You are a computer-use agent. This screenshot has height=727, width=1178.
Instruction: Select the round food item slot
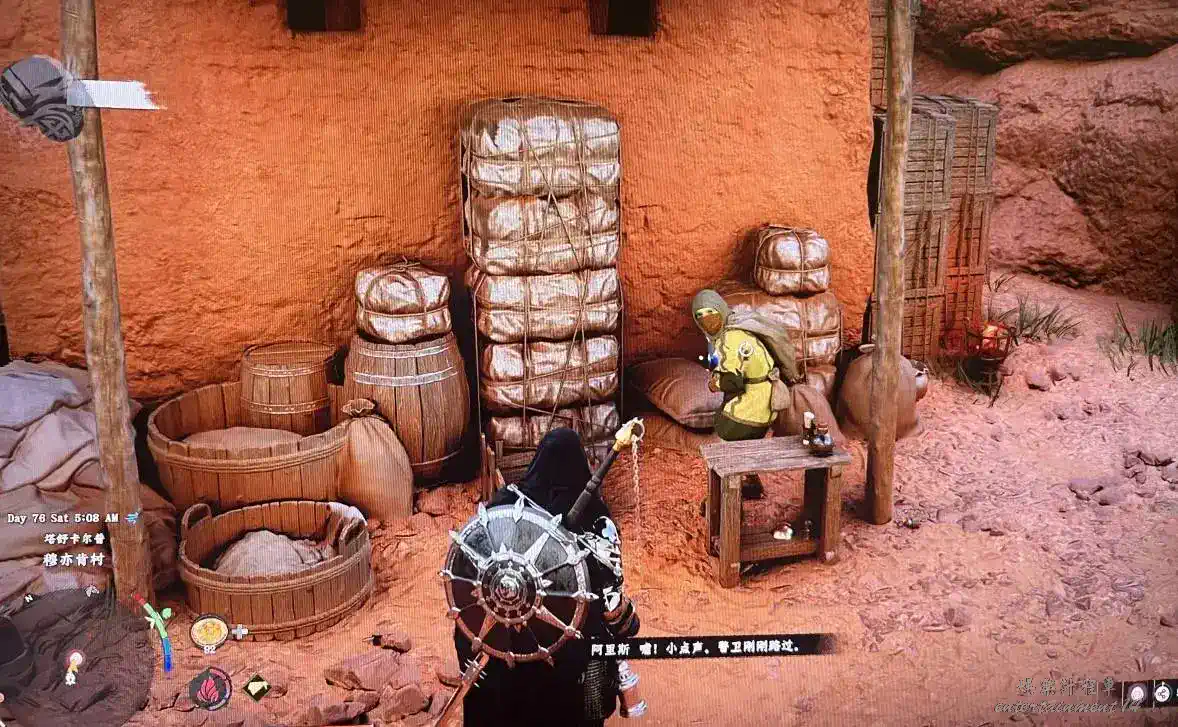tap(209, 631)
